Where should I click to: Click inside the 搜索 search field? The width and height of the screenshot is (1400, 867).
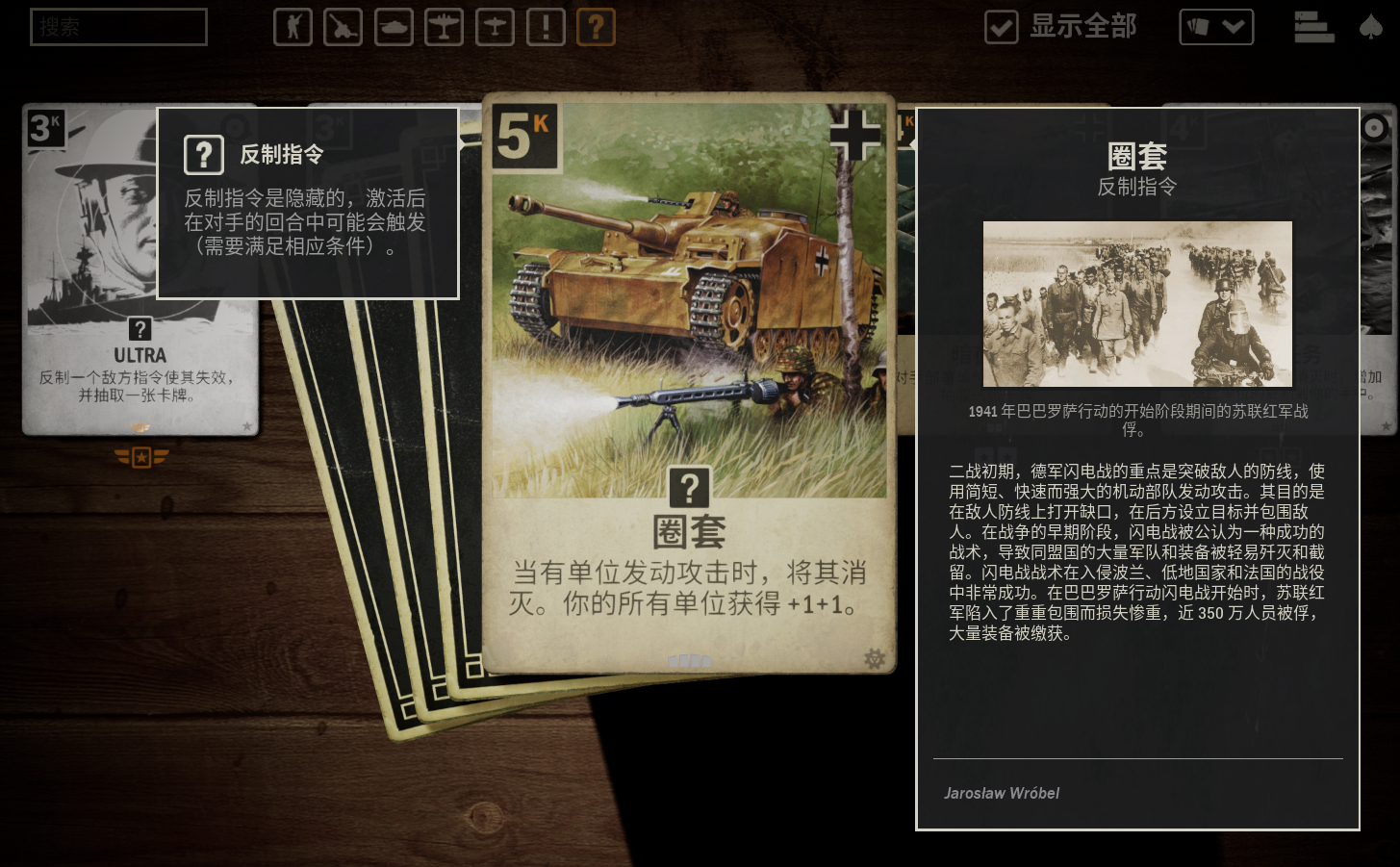(x=117, y=27)
